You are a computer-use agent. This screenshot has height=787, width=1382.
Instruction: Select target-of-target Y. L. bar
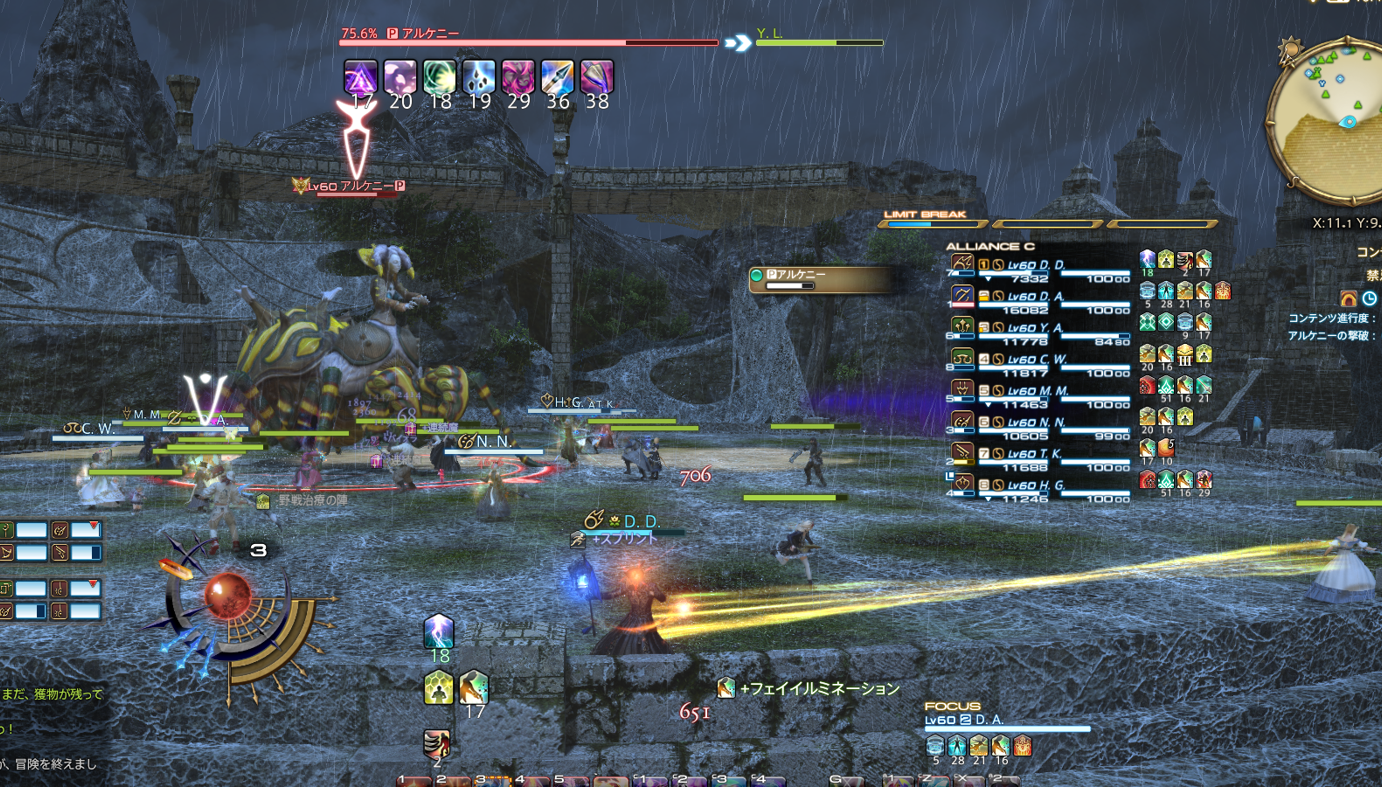point(819,38)
